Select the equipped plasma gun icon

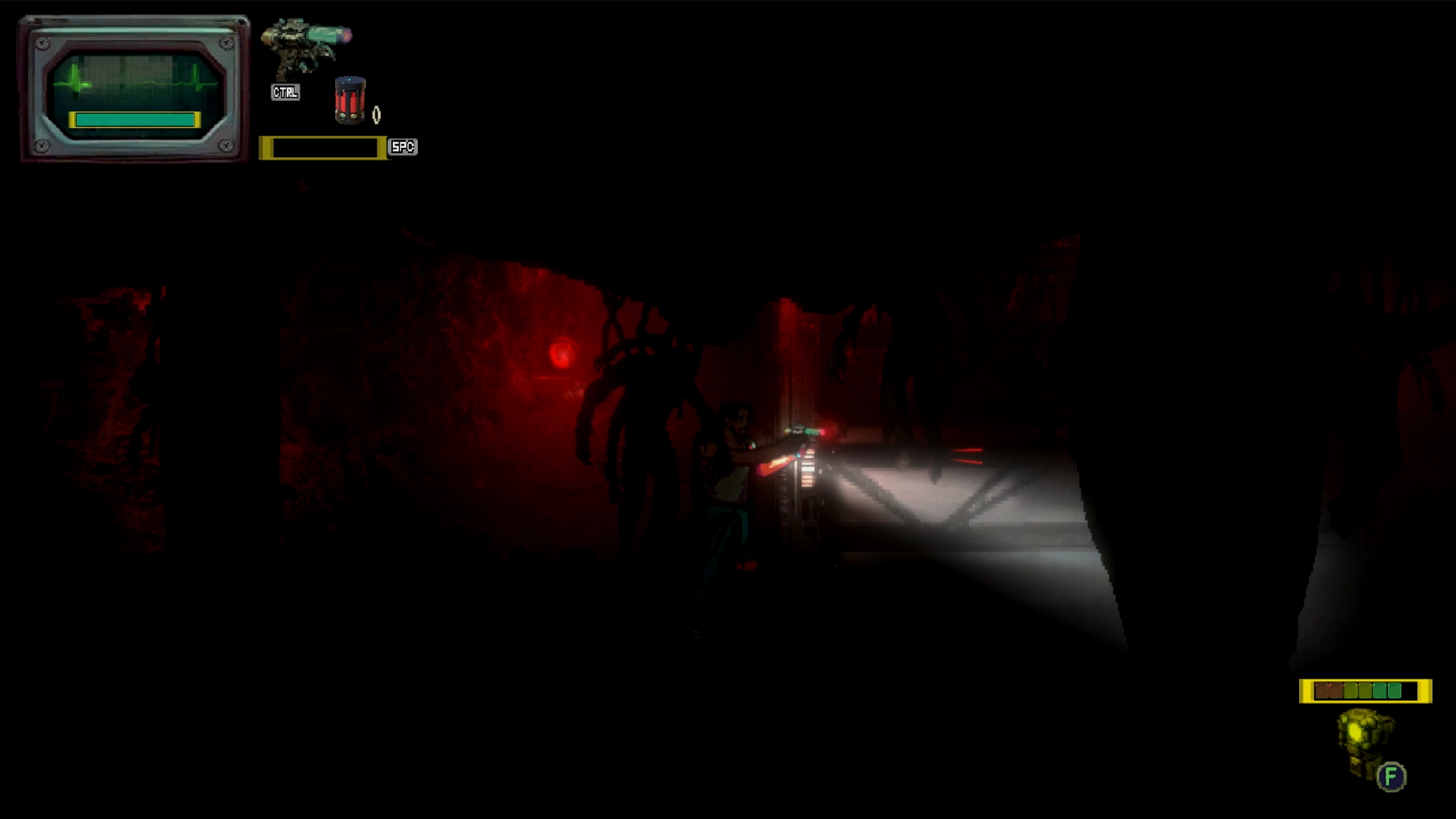point(305,47)
